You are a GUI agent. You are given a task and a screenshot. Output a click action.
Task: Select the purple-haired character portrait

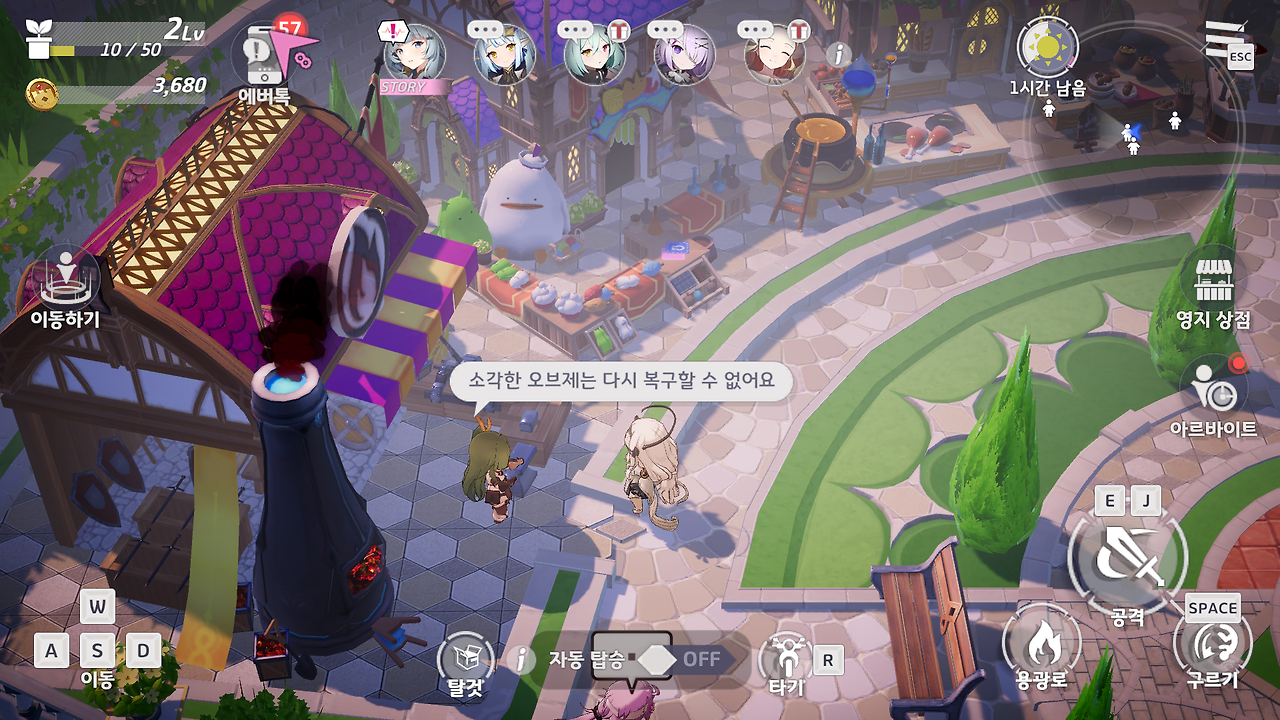pyautogui.click(x=684, y=55)
